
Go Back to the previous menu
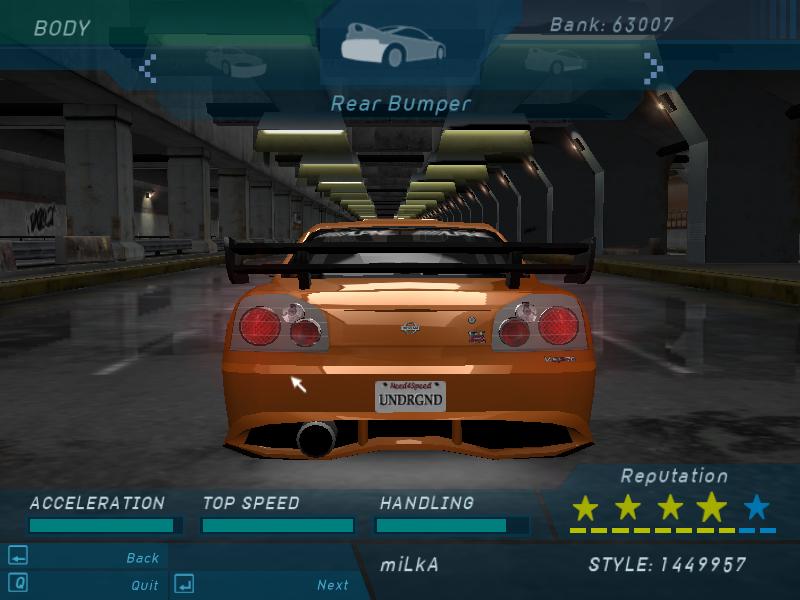click(143, 558)
